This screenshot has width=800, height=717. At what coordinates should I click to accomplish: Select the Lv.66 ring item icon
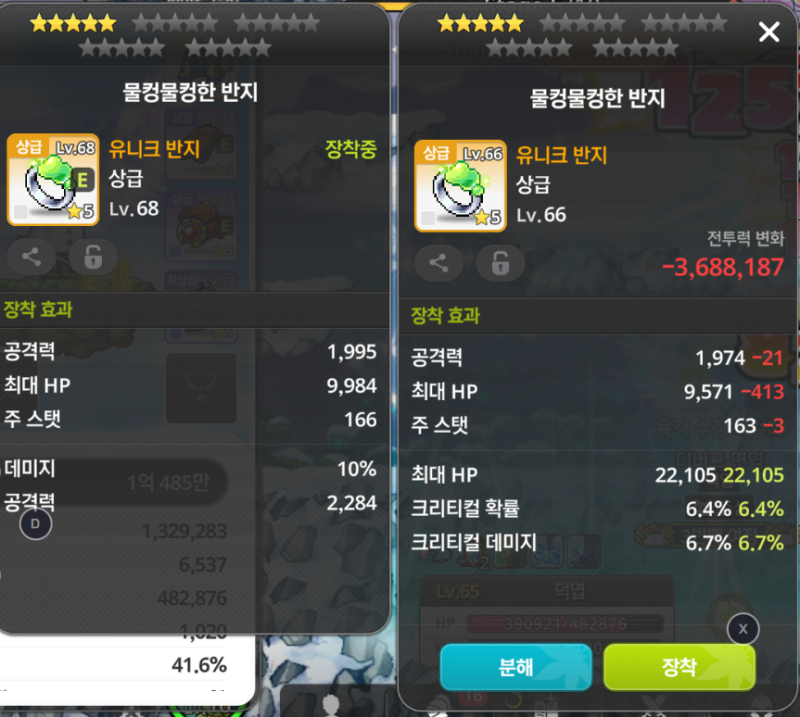459,187
